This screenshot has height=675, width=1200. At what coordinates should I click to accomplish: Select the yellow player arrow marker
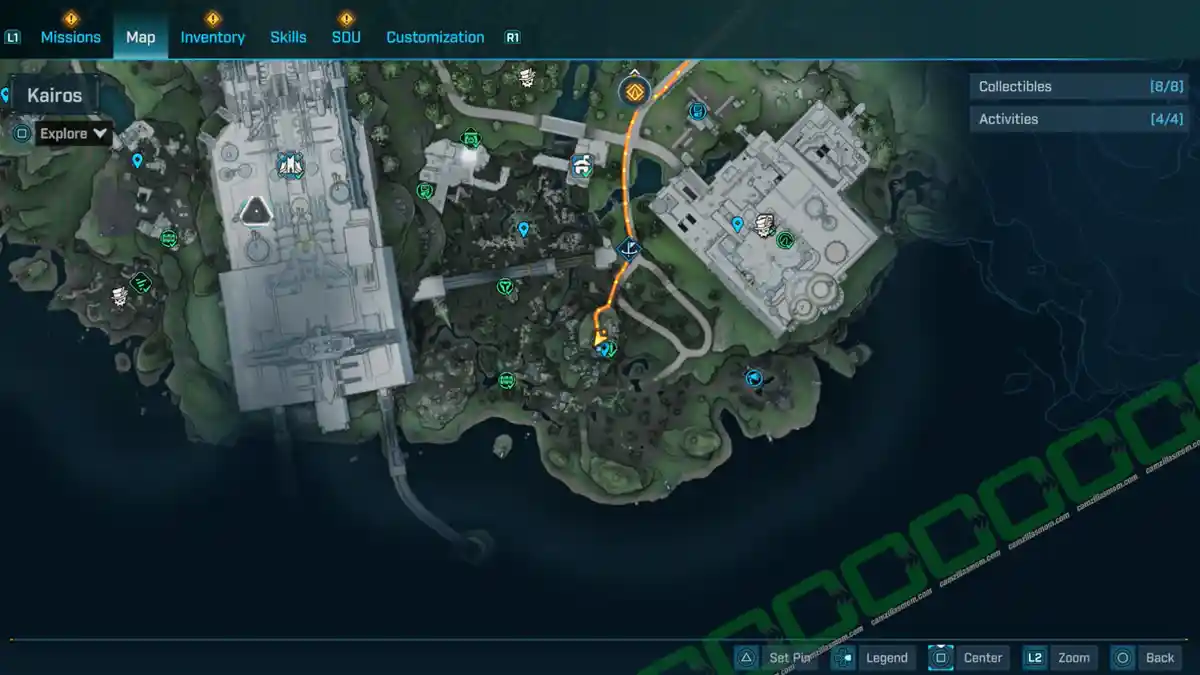[x=601, y=342]
